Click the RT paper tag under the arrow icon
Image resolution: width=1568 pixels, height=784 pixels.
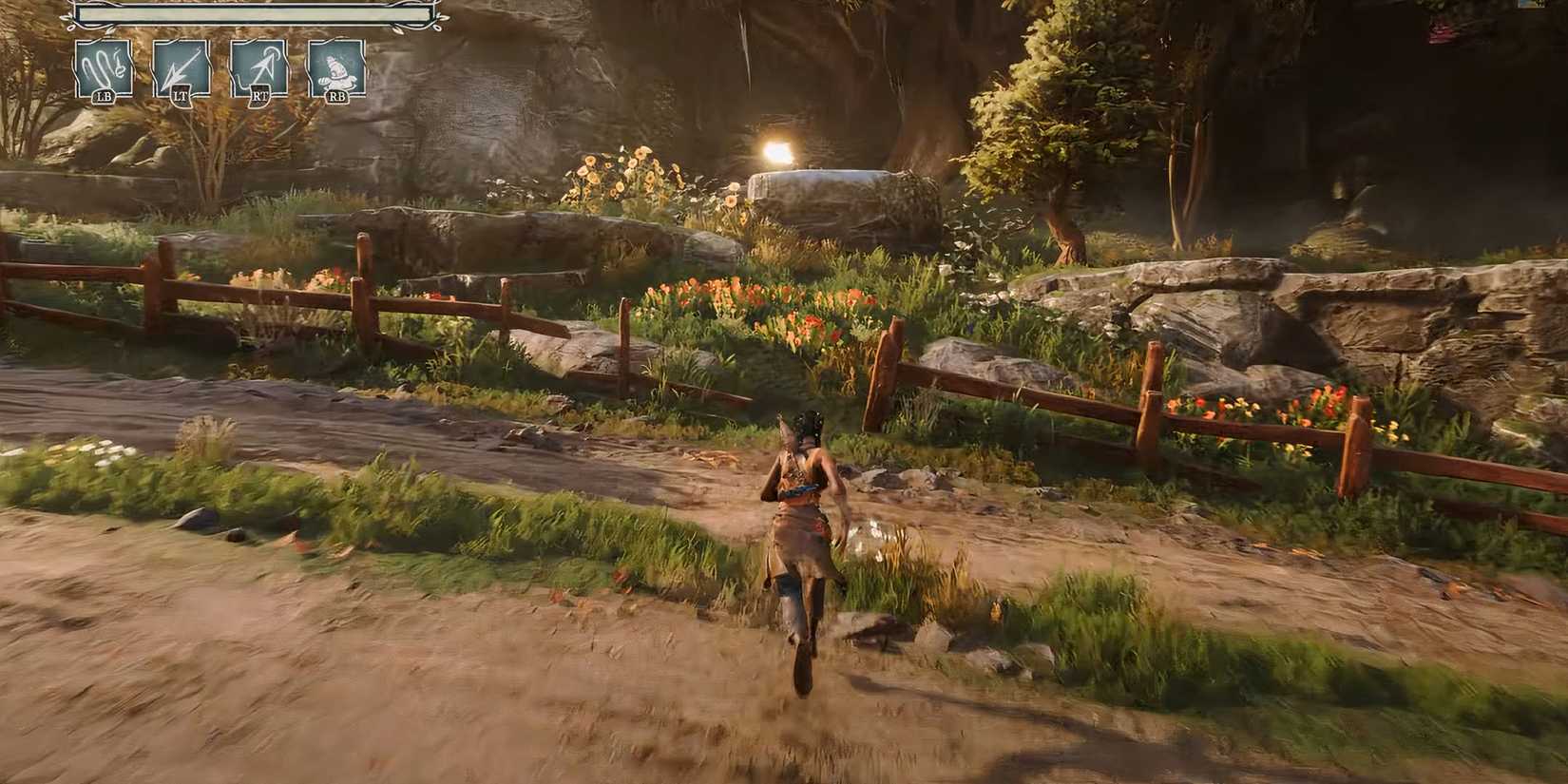[x=259, y=96]
